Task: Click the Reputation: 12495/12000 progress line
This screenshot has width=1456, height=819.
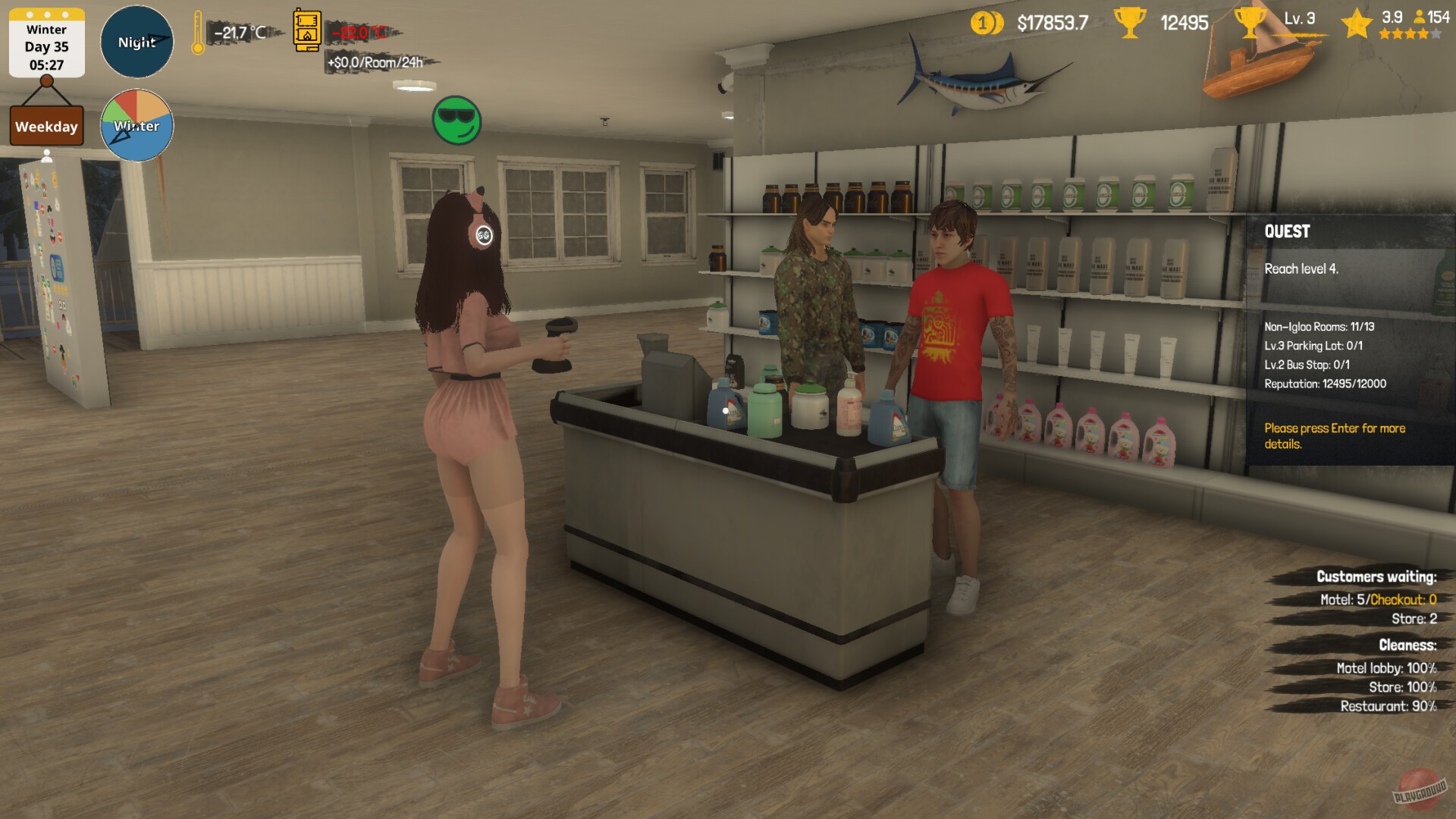Action: 1325,384
